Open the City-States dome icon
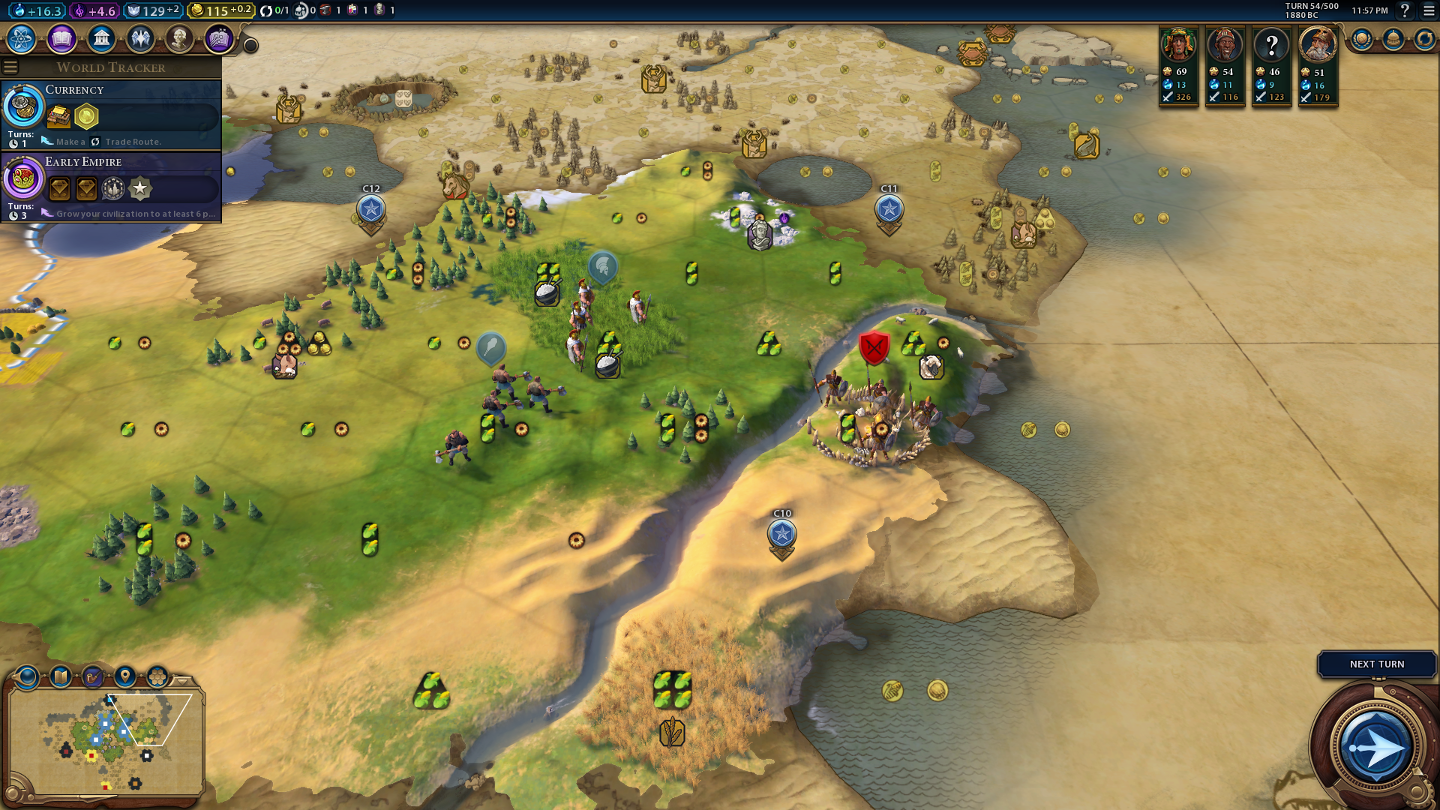Image resolution: width=1440 pixels, height=810 pixels. 1393,39
